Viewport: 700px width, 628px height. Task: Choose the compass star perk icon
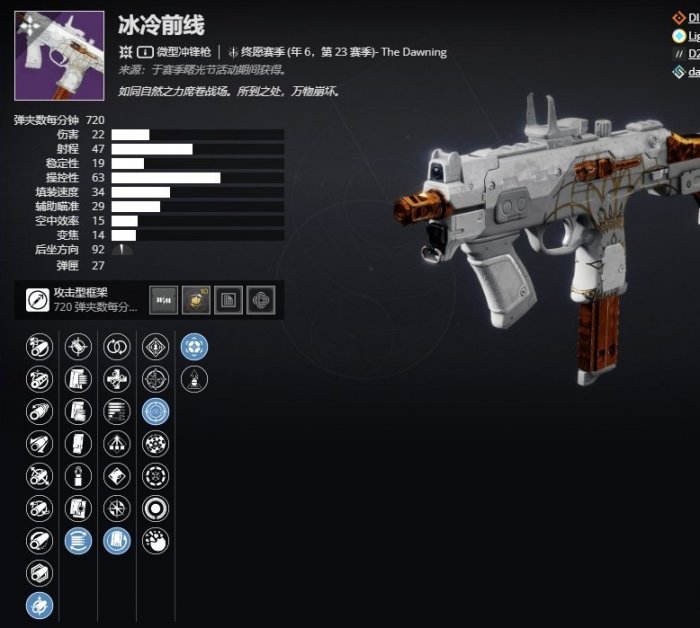coord(117,509)
